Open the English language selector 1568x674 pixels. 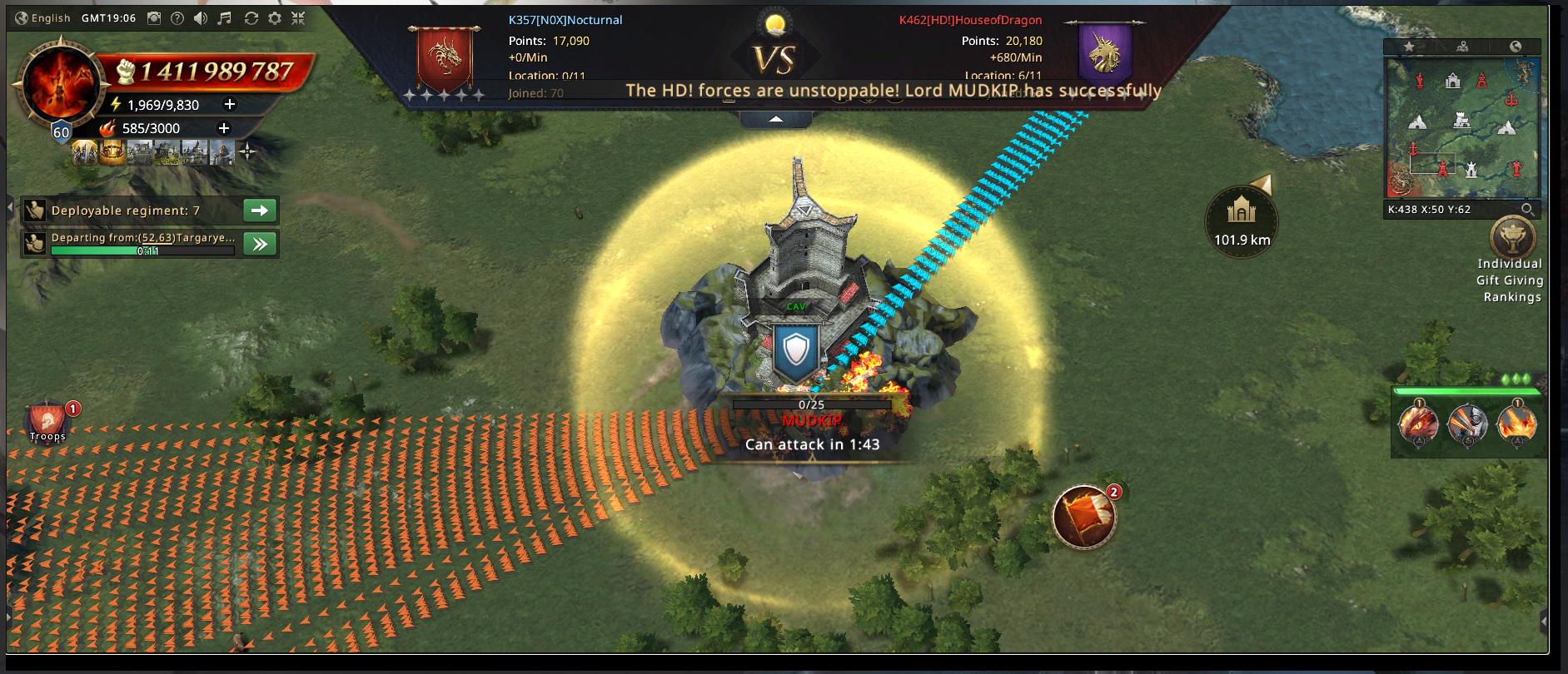43,18
